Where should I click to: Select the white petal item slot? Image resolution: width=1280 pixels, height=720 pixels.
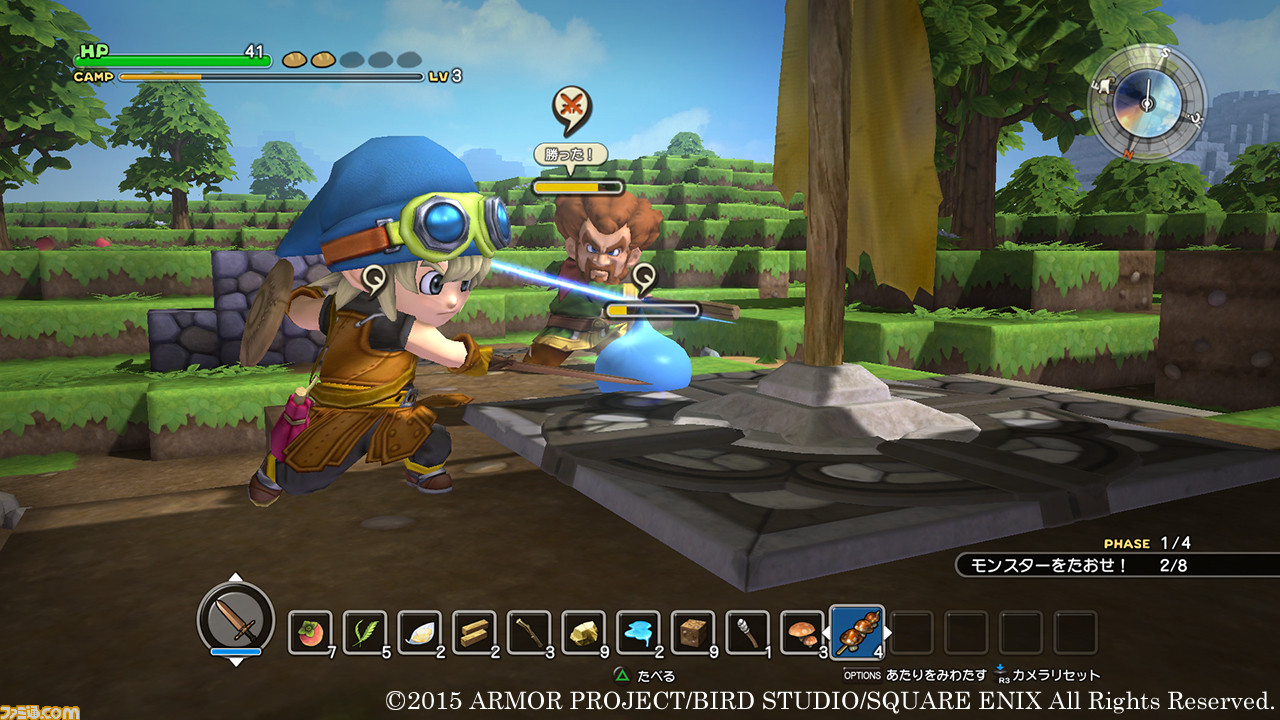click(419, 632)
